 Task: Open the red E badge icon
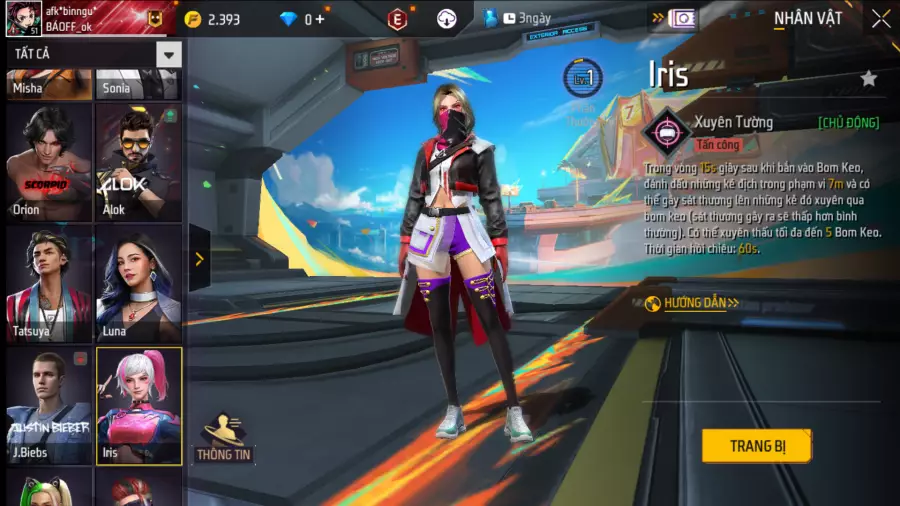coord(398,19)
